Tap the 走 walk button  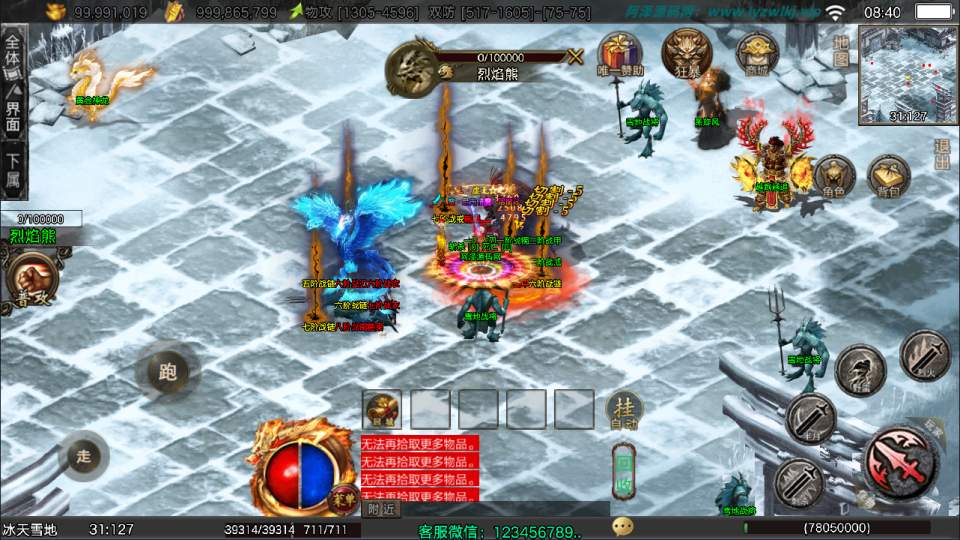pos(83,457)
